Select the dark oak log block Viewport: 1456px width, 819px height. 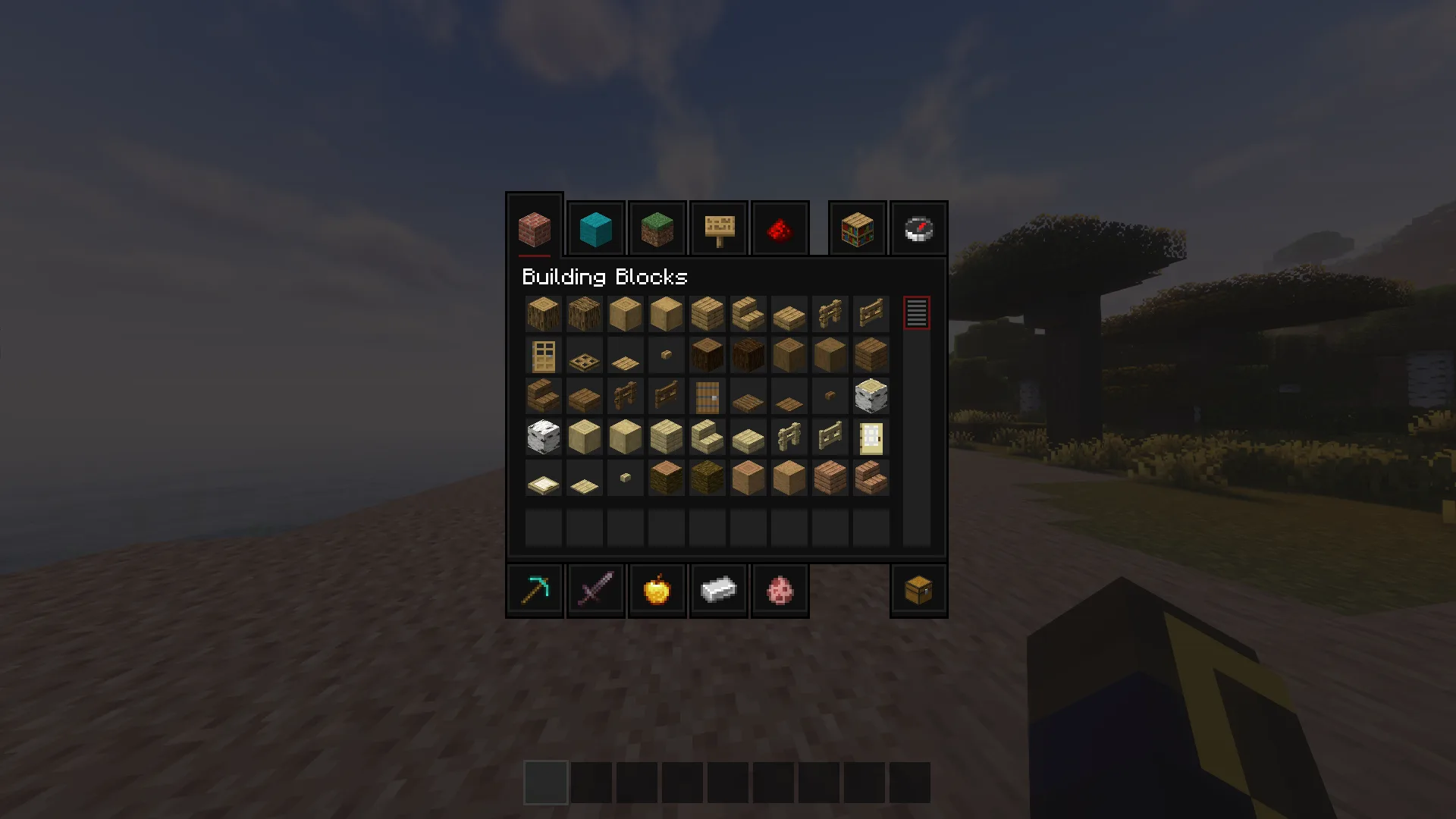(707, 355)
